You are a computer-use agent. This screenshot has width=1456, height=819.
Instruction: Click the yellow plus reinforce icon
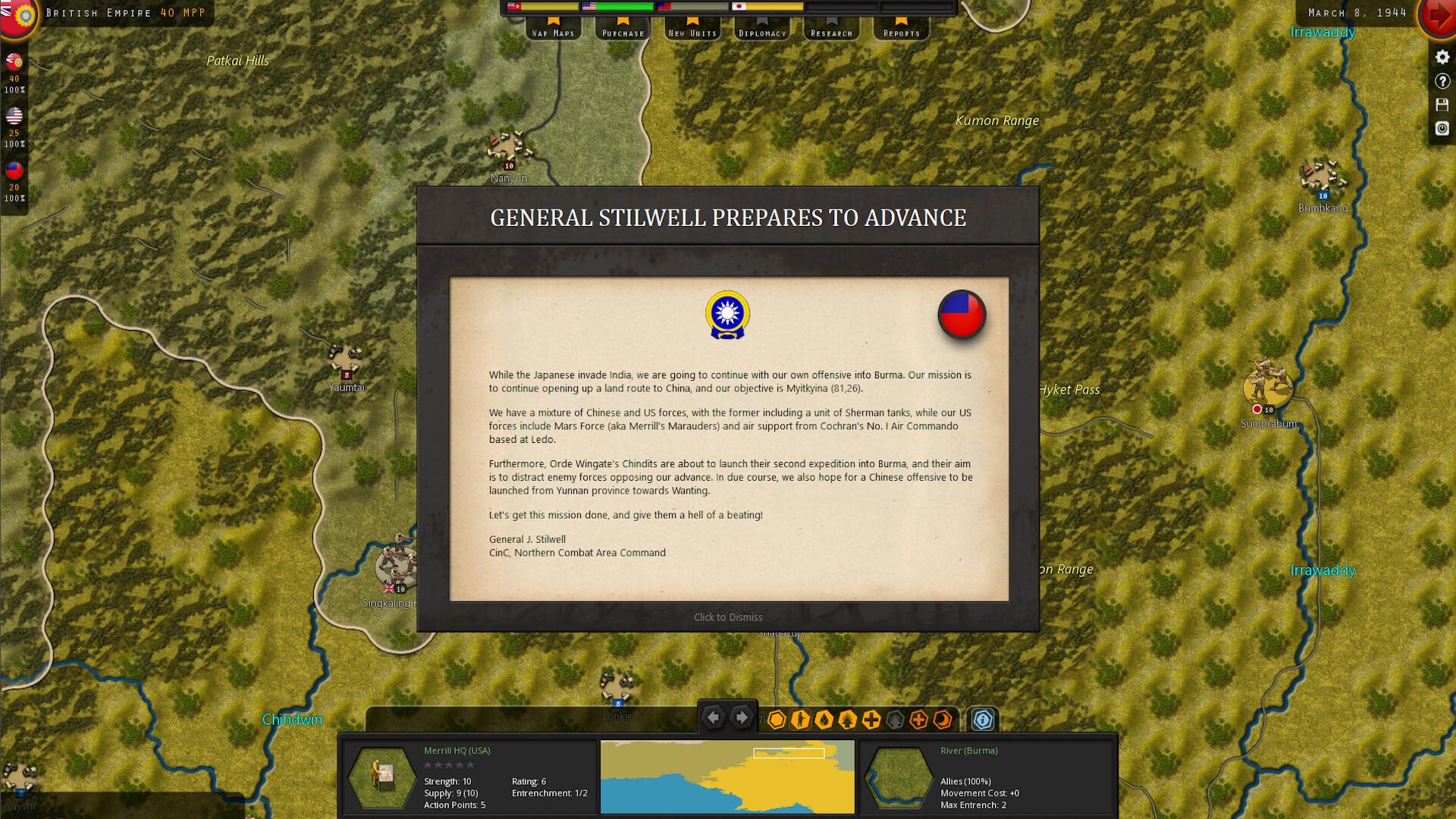click(871, 720)
